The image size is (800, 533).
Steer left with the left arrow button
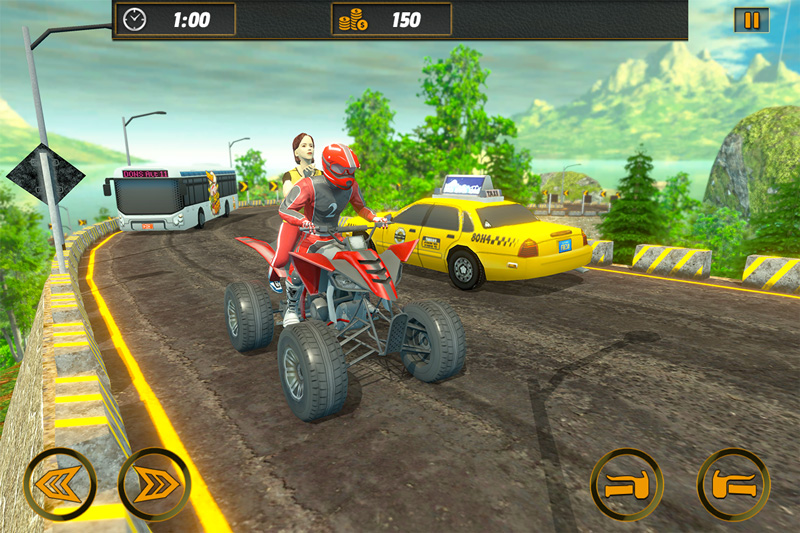point(60,484)
